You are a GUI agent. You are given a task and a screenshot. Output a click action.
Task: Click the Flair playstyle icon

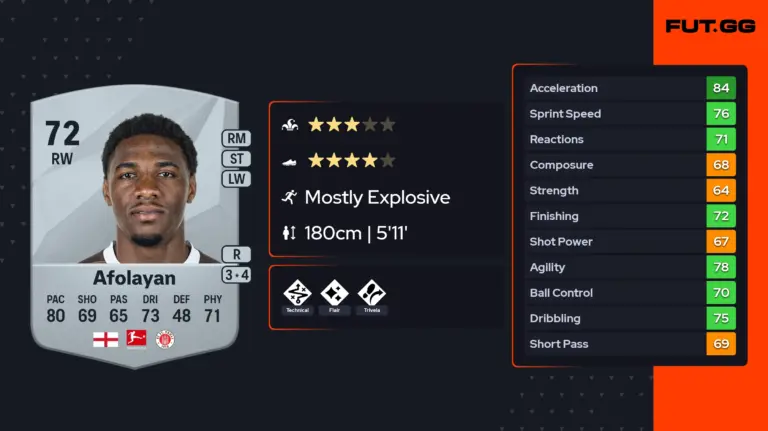[334, 293]
